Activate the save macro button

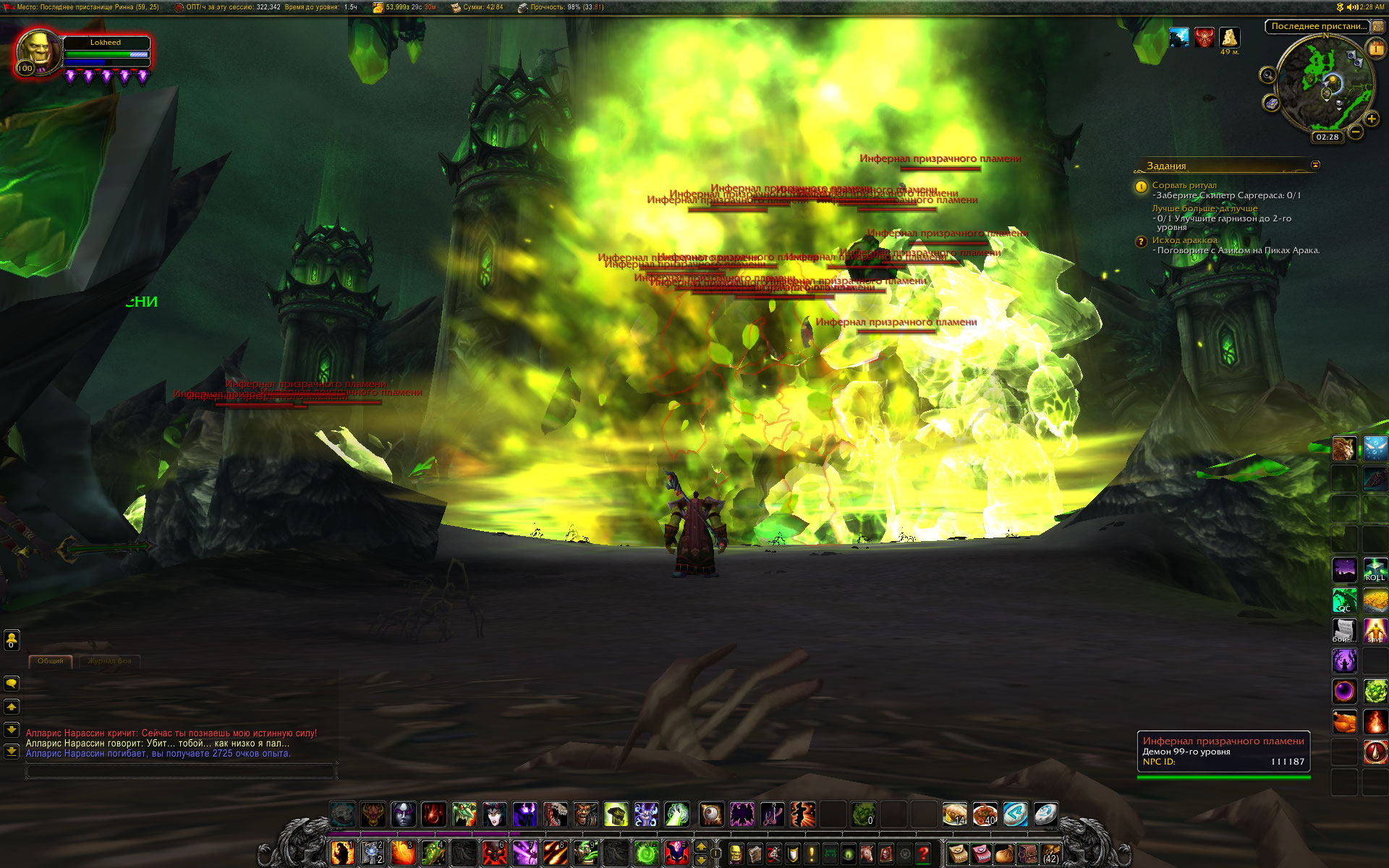coord(1375,631)
